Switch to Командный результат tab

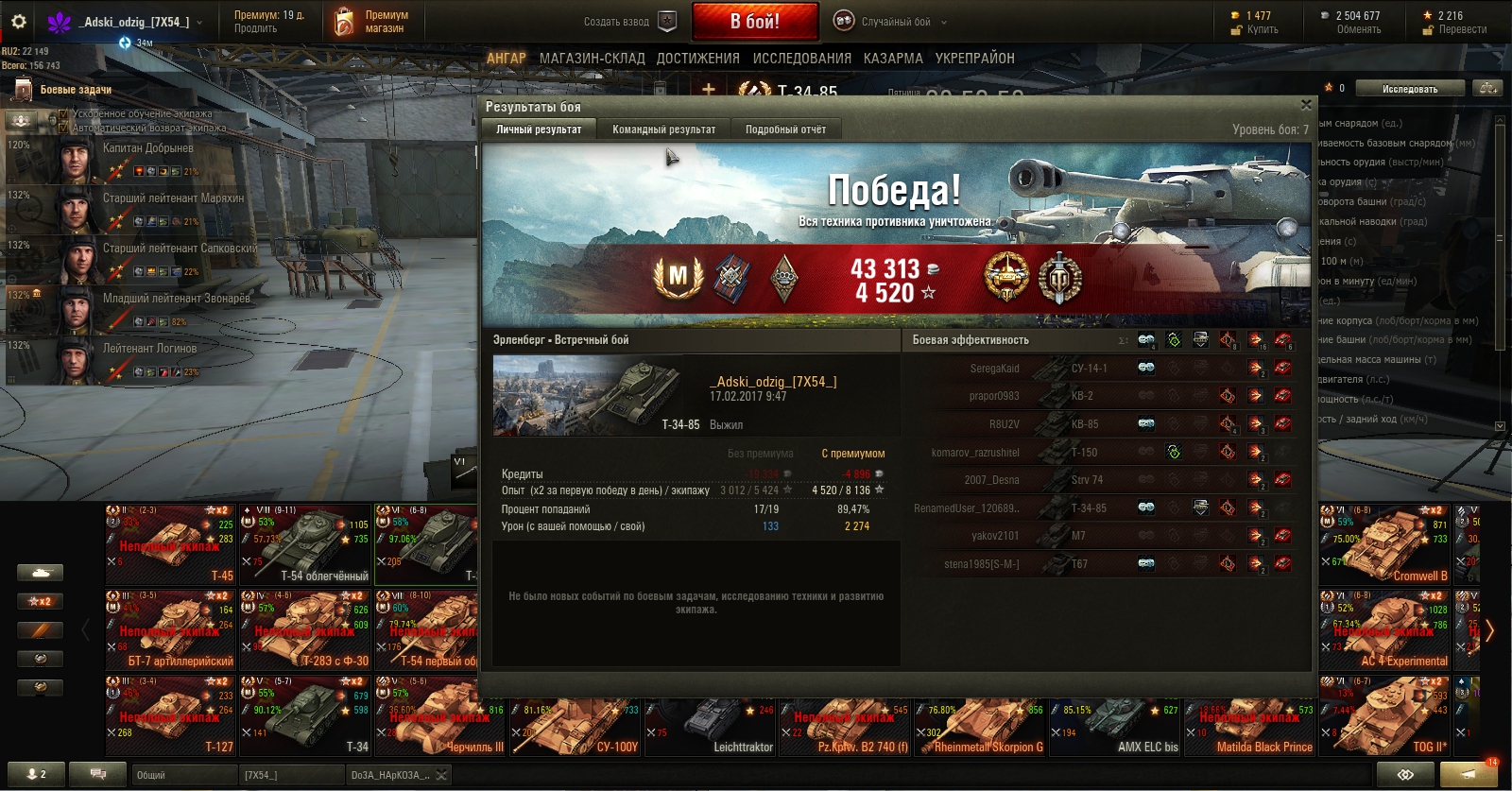pos(663,129)
